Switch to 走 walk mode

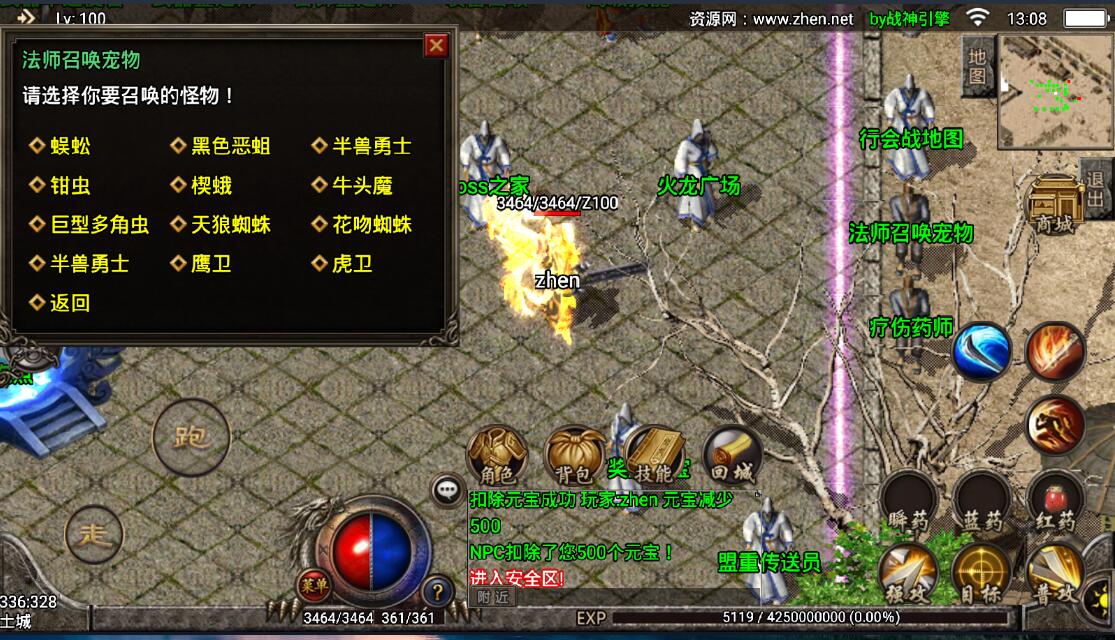[94, 533]
